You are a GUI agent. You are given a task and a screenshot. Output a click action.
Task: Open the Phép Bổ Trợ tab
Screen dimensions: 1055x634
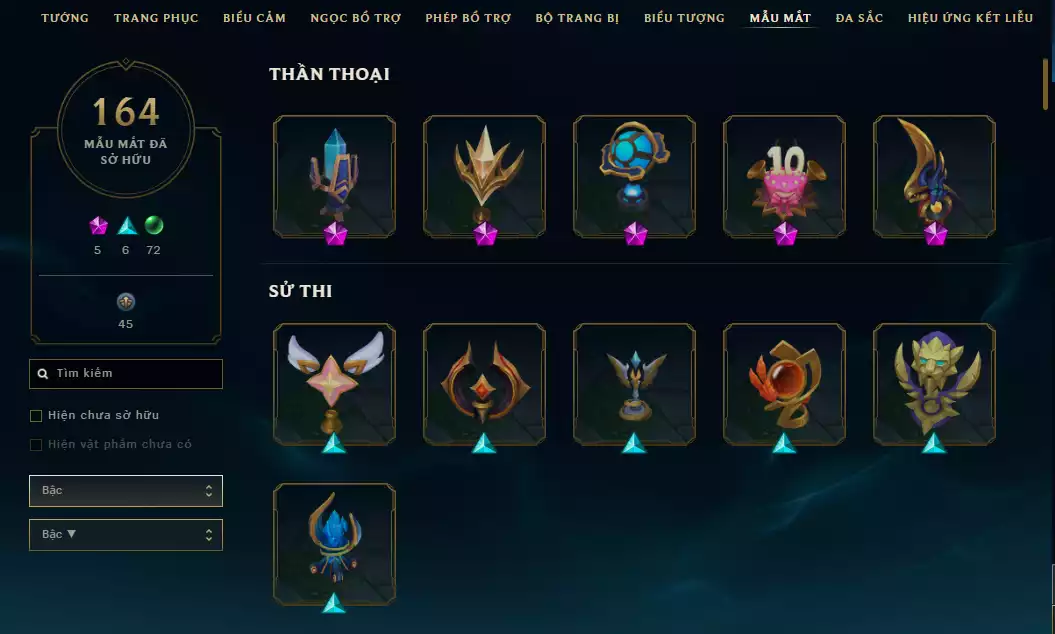[x=468, y=18]
